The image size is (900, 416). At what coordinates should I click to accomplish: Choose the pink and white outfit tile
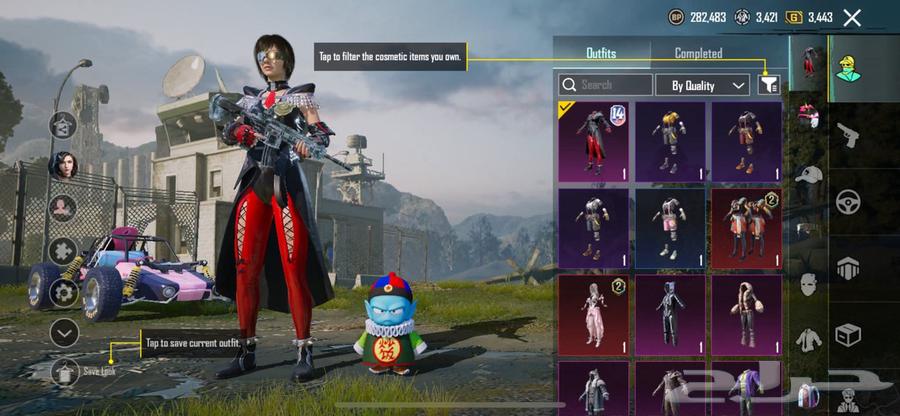click(x=594, y=316)
